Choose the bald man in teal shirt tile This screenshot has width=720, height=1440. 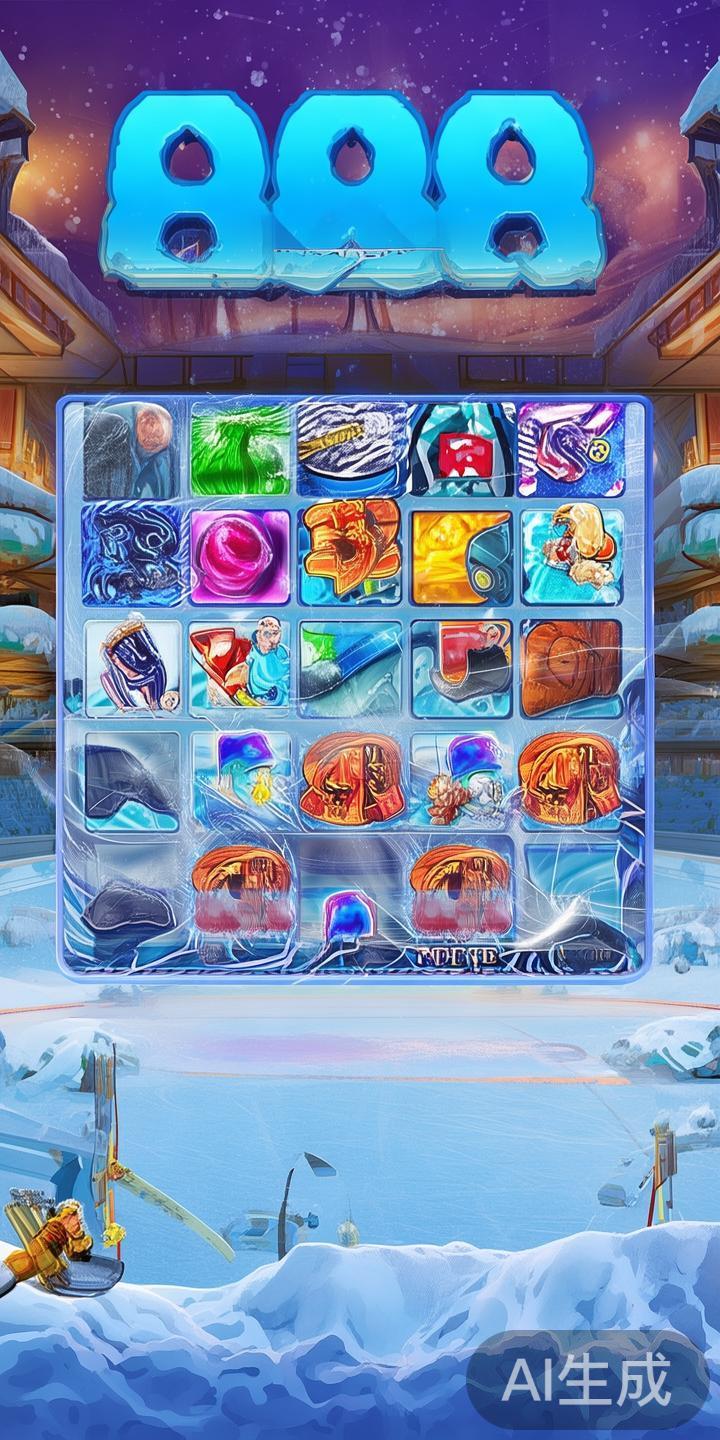[240, 667]
